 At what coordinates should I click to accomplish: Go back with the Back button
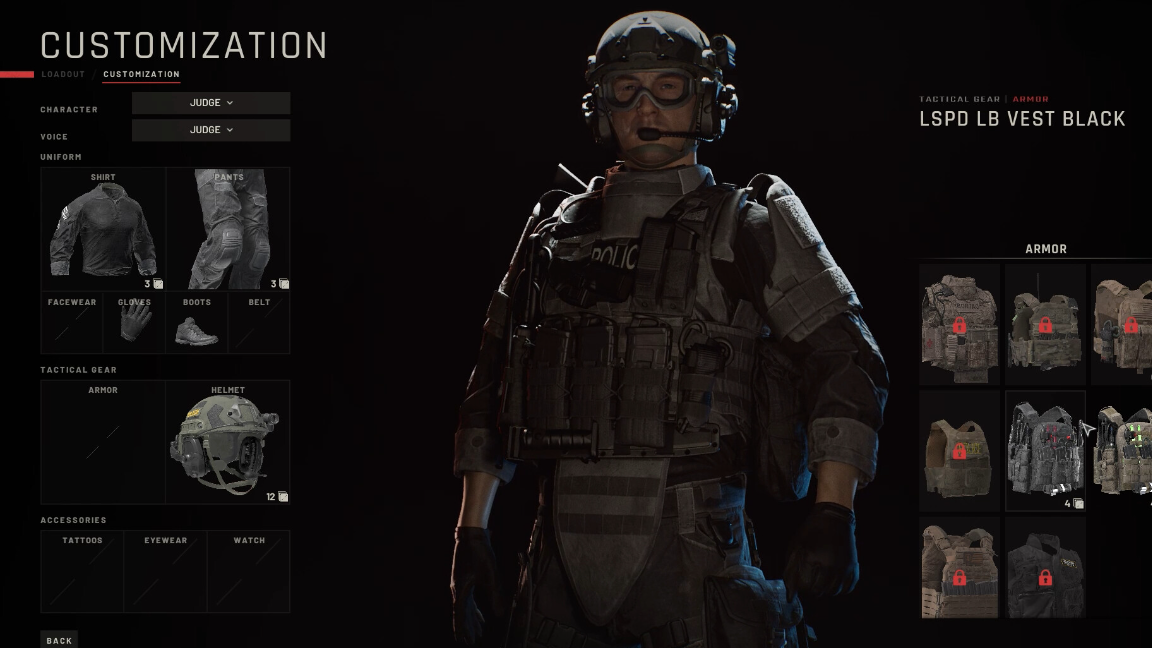pyautogui.click(x=59, y=640)
